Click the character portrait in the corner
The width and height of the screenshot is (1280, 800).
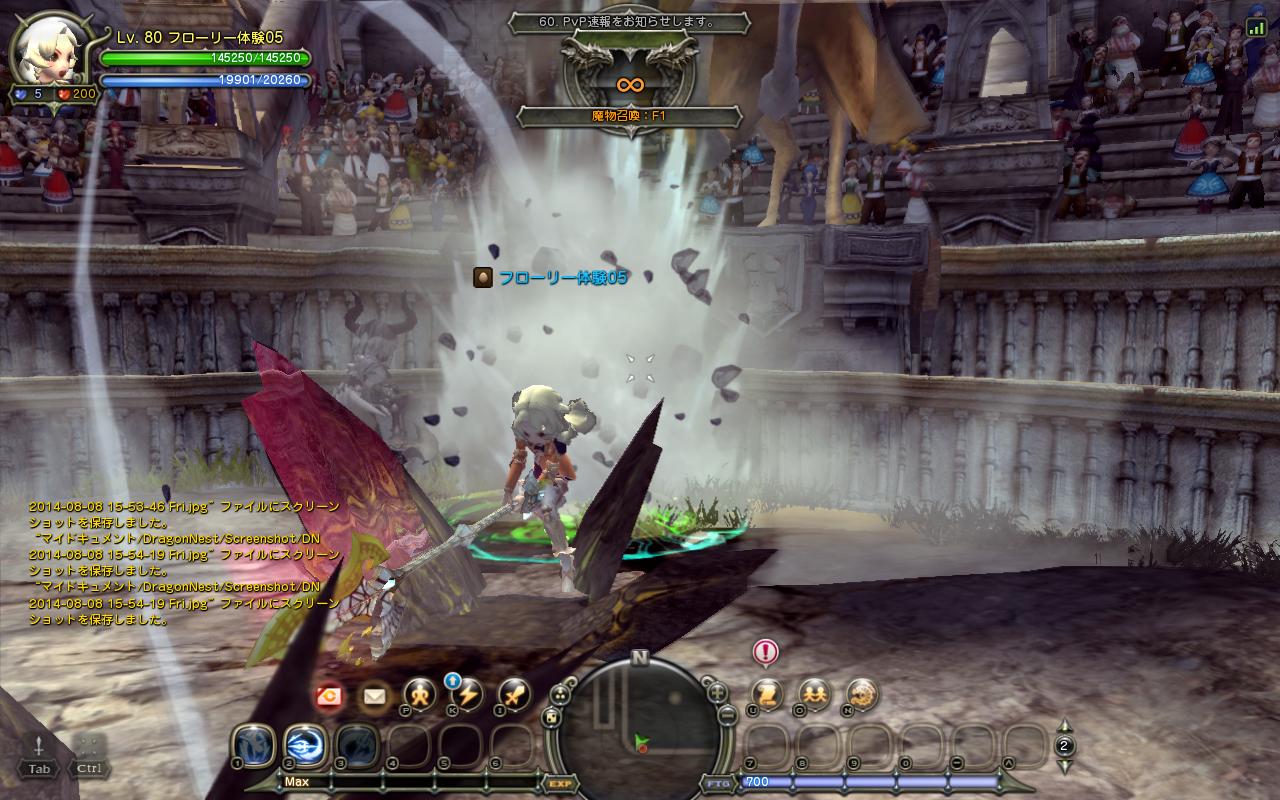point(50,52)
